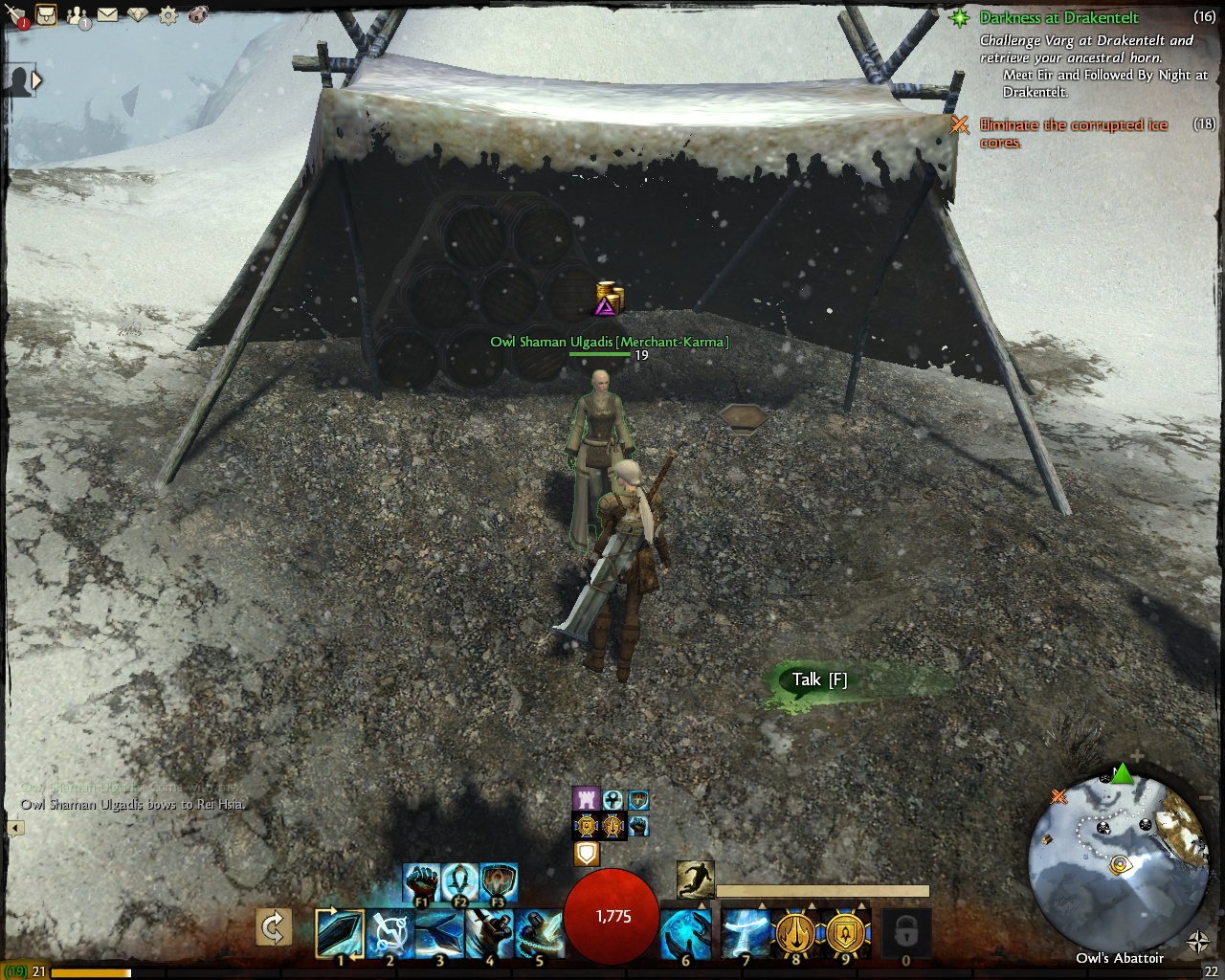Viewport: 1225px width, 980px height.
Task: Click the ladybug bug-report icon
Action: tap(199, 15)
